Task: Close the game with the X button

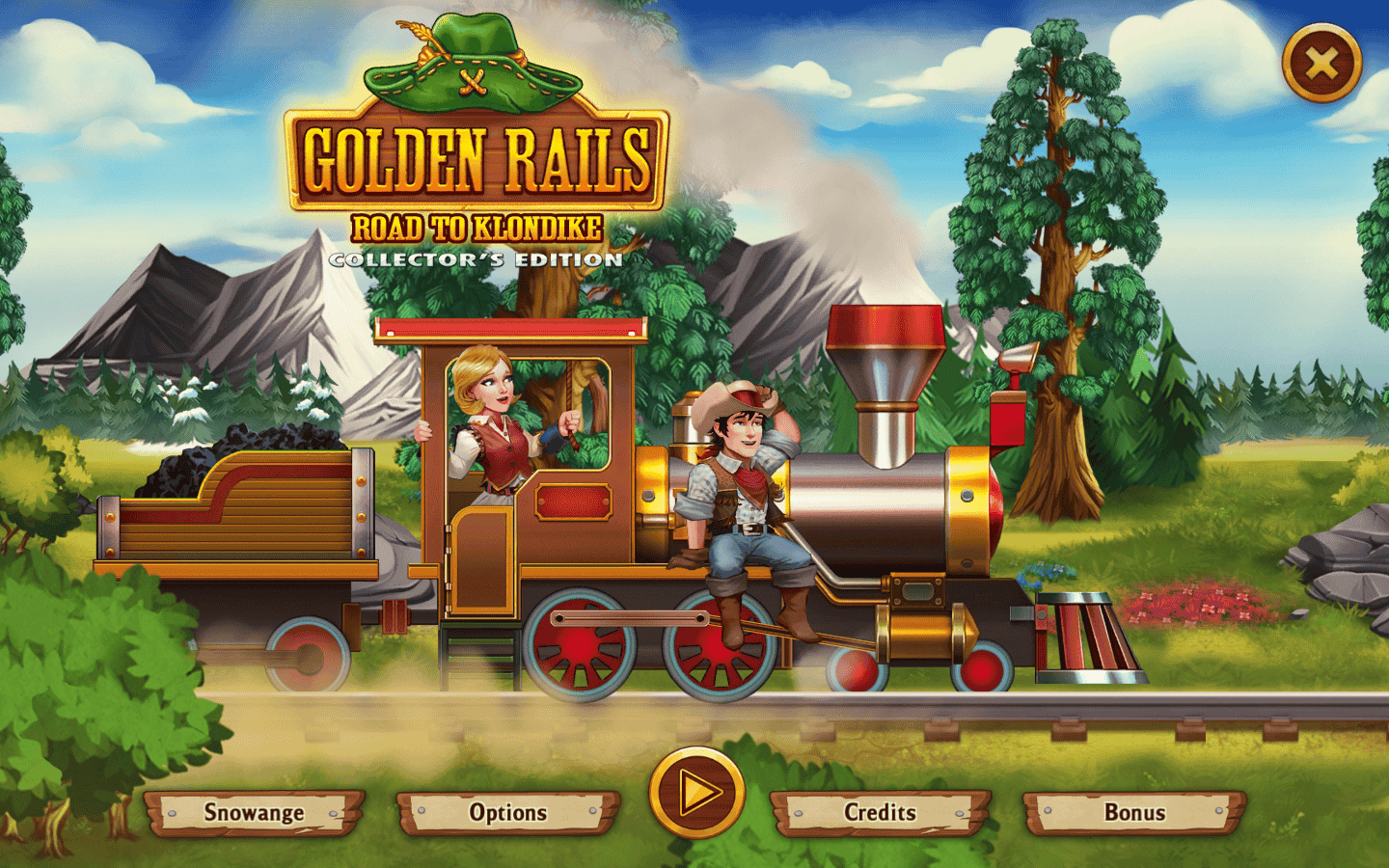Action: [1321, 64]
